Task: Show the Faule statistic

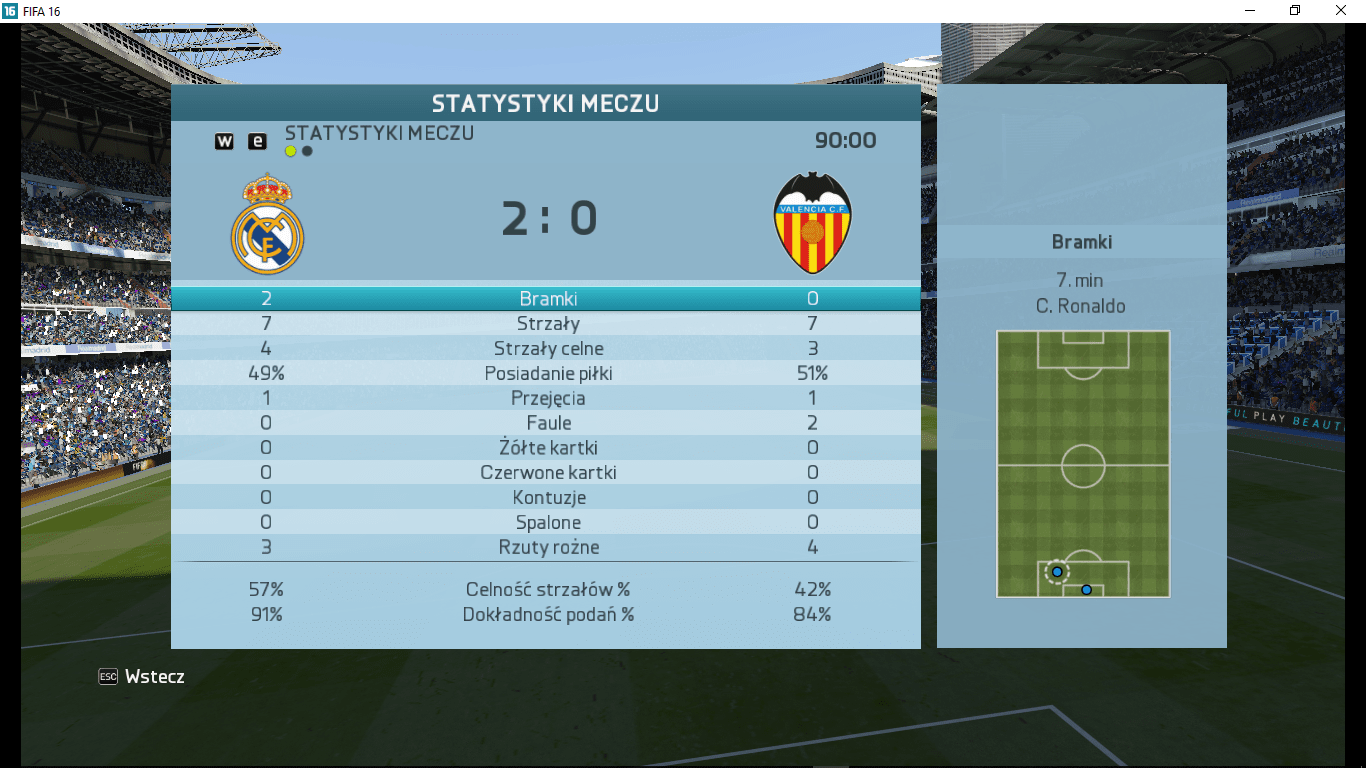Action: [547, 424]
